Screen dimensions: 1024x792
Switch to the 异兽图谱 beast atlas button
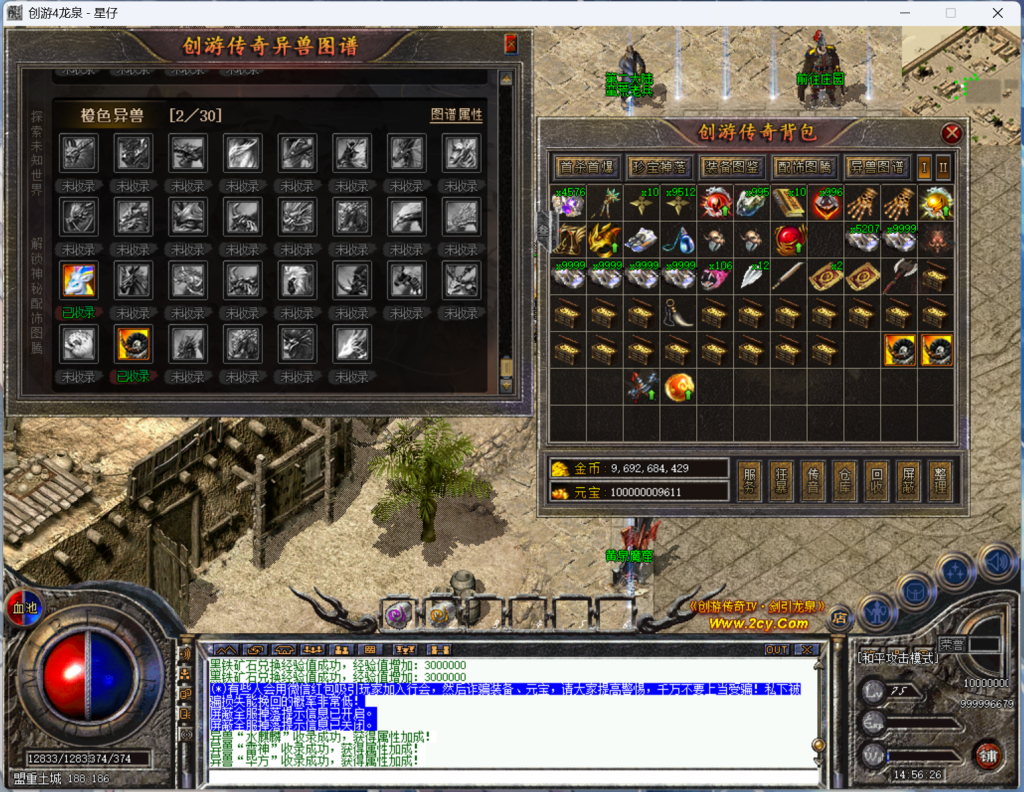click(874, 166)
